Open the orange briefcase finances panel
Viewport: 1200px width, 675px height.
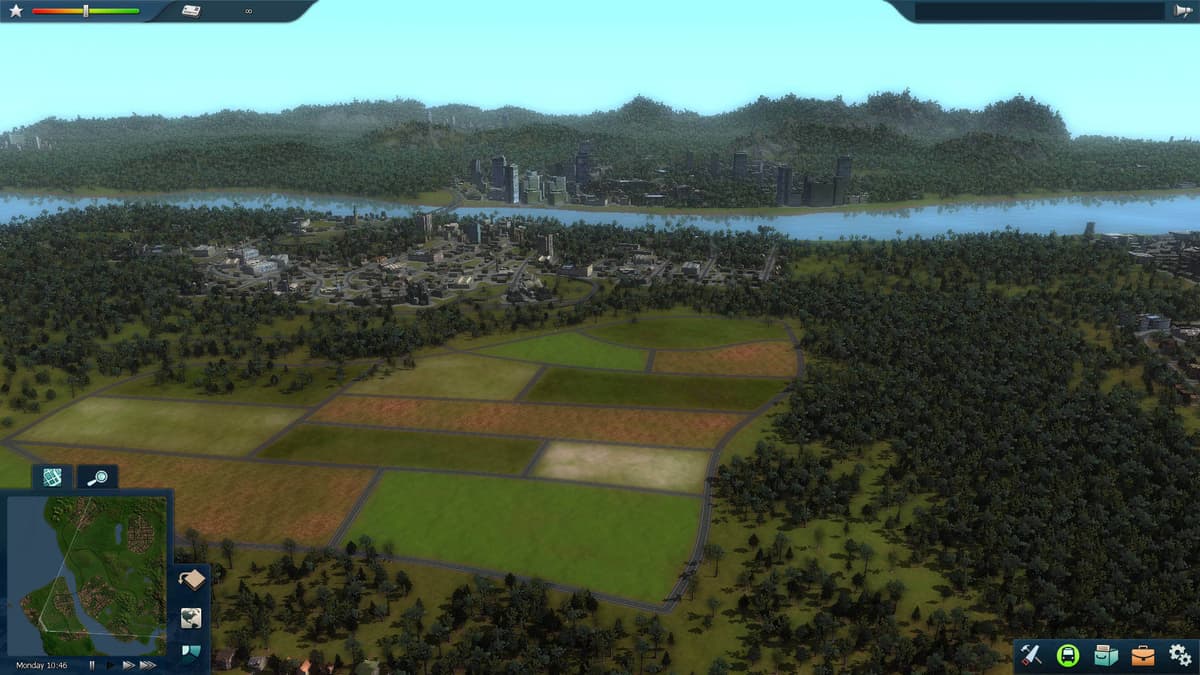pos(1142,655)
